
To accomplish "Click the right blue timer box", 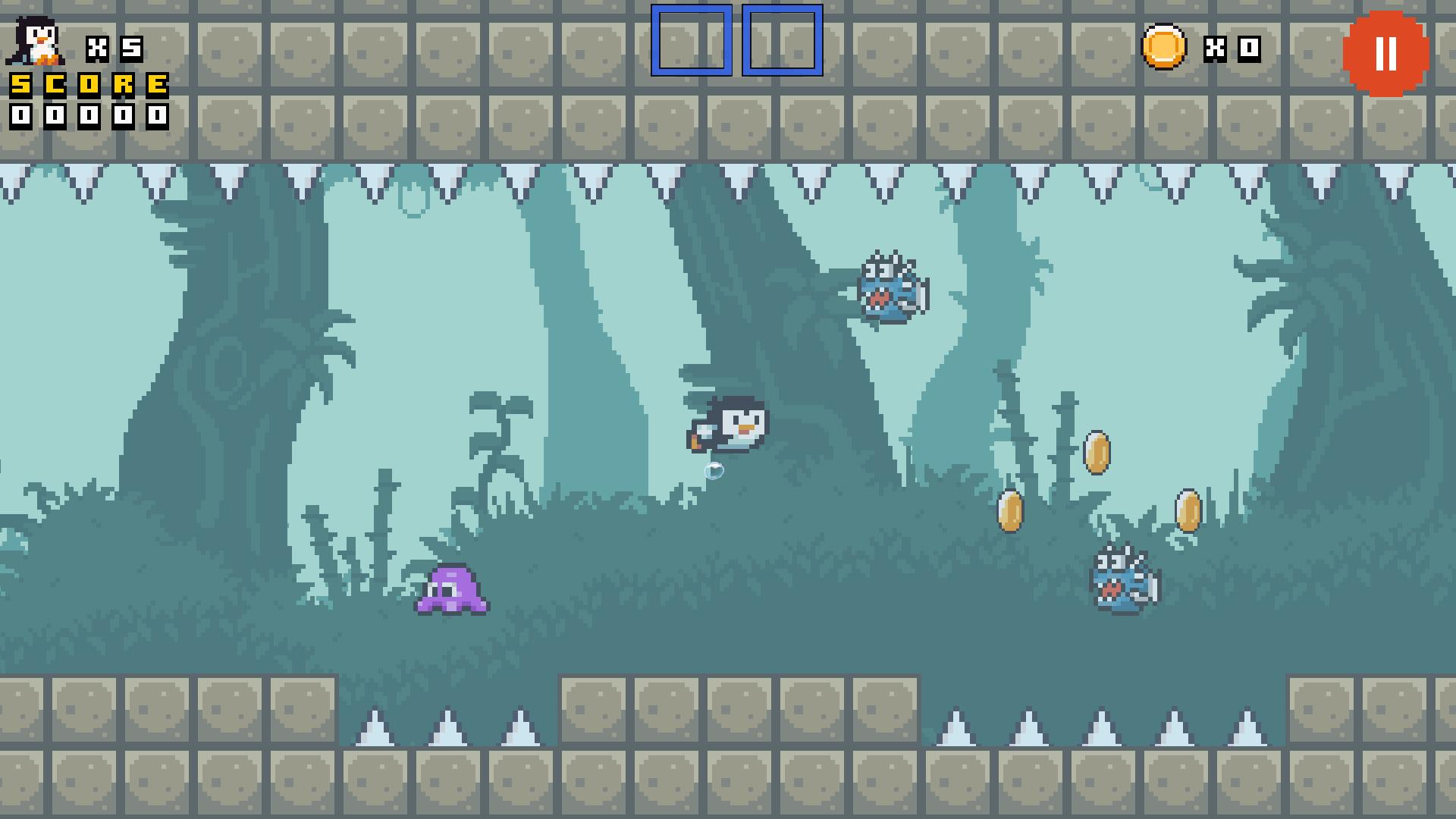I will [x=781, y=42].
